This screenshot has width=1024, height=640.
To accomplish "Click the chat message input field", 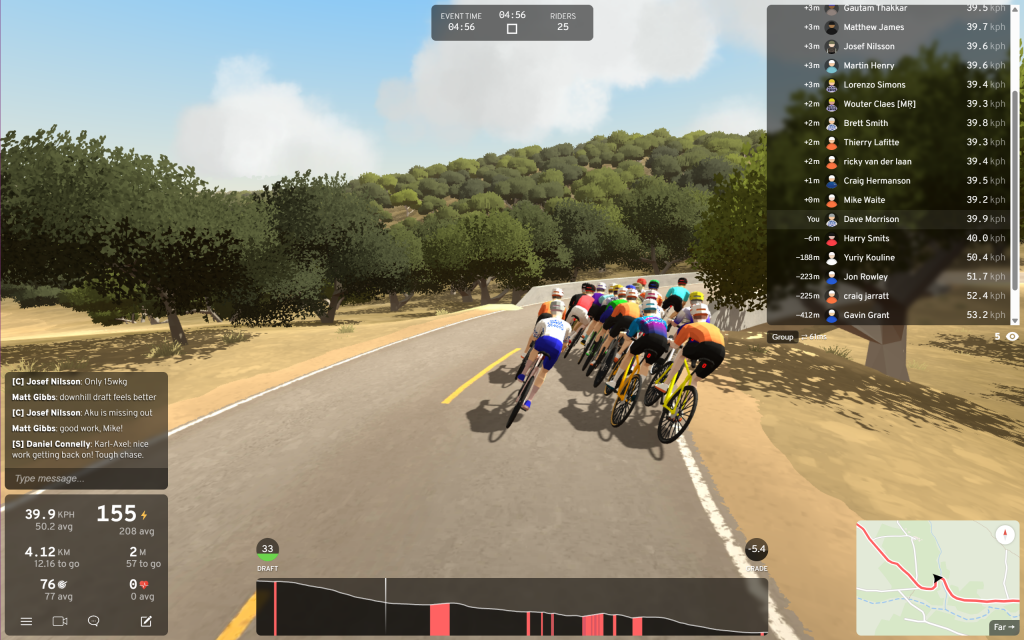I will 86,478.
